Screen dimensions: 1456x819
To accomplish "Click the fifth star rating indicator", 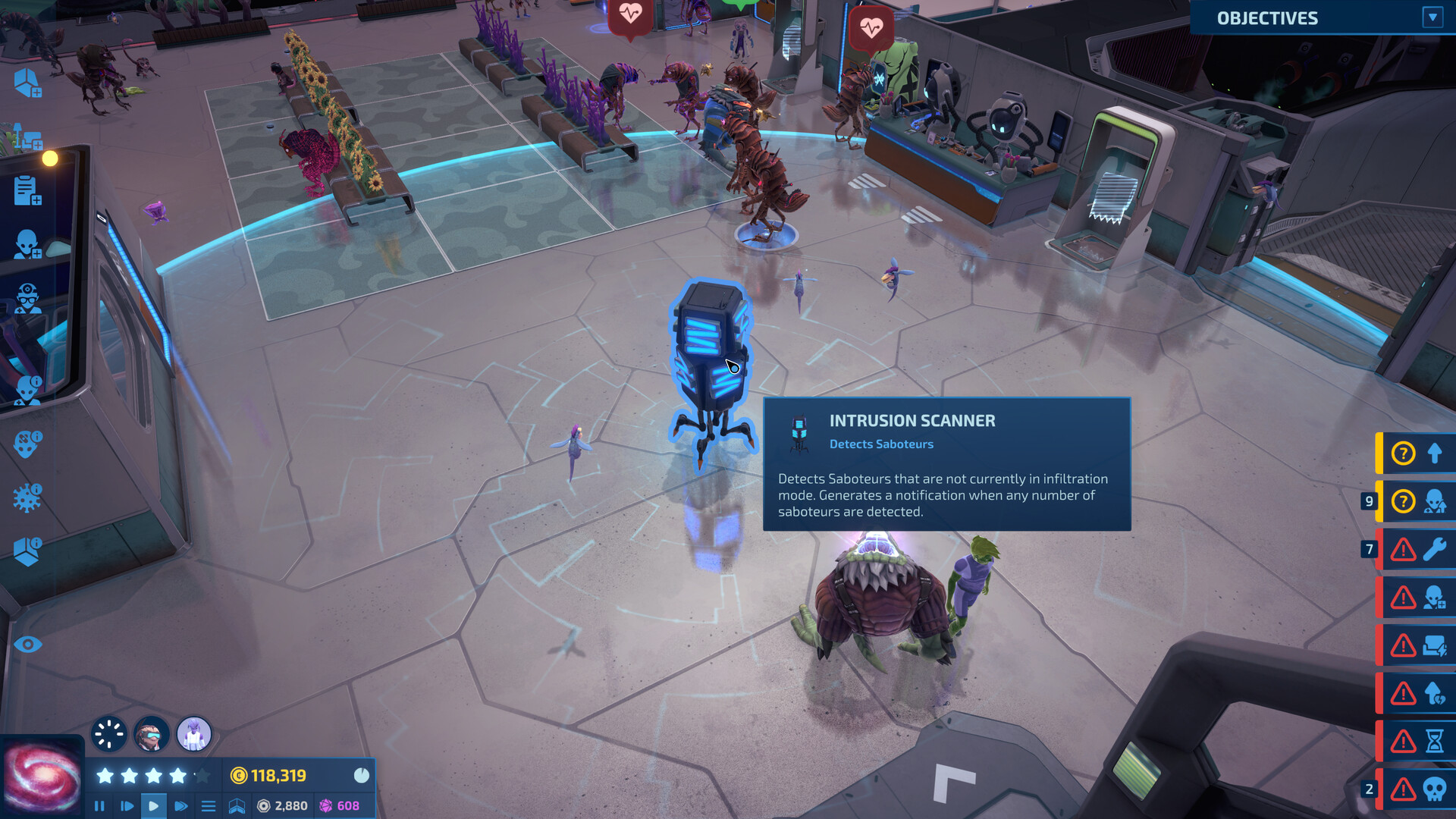I will 201,777.
